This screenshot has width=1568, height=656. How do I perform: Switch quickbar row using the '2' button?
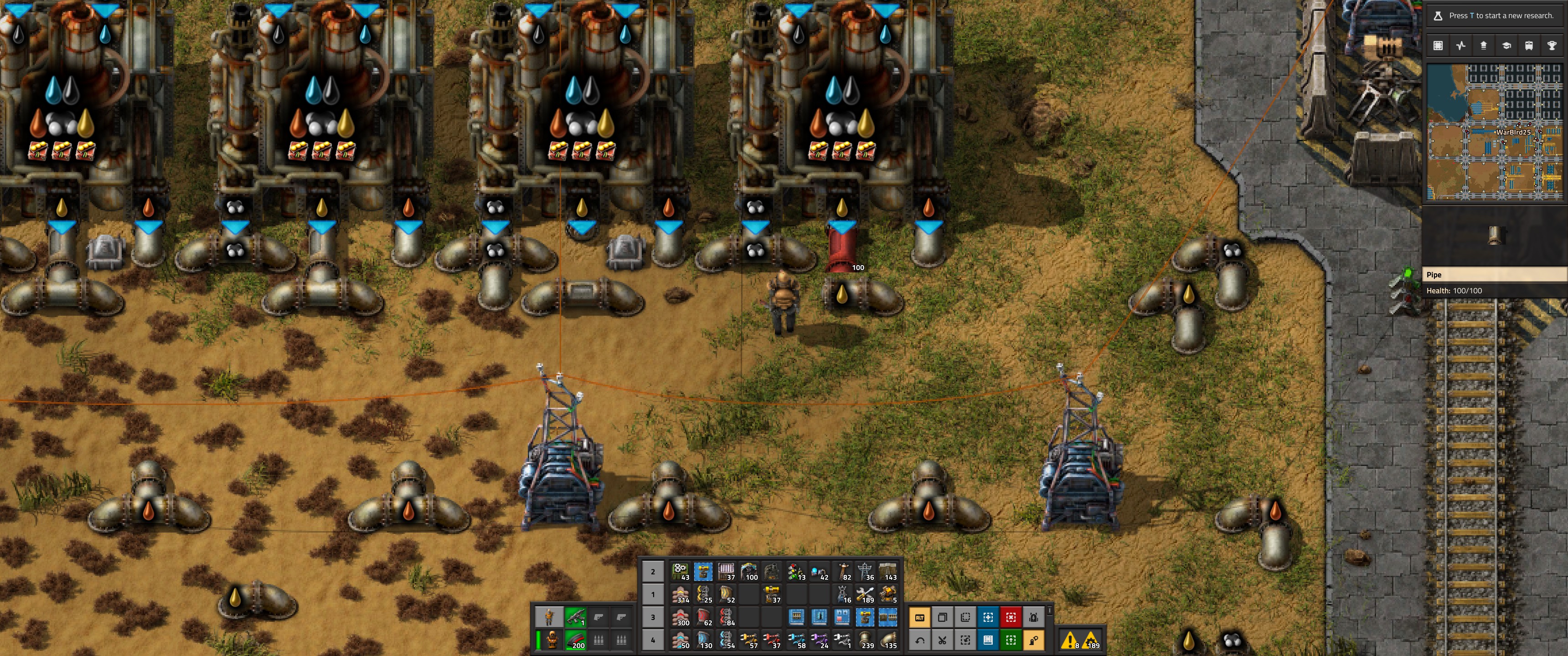point(653,572)
